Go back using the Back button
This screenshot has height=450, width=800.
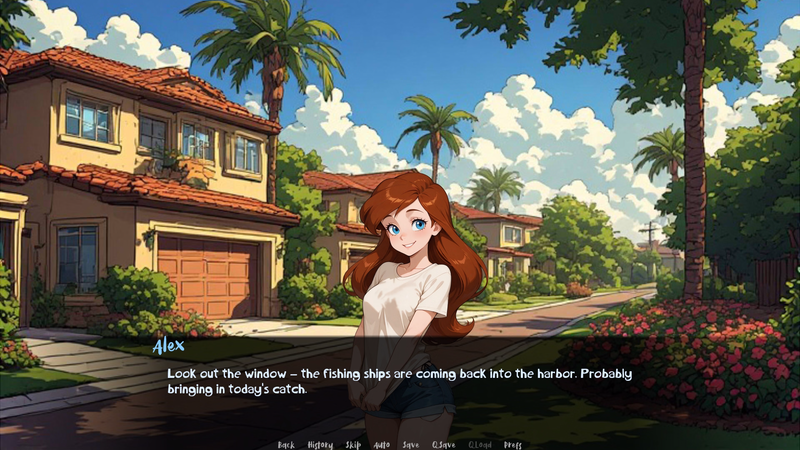tap(286, 444)
